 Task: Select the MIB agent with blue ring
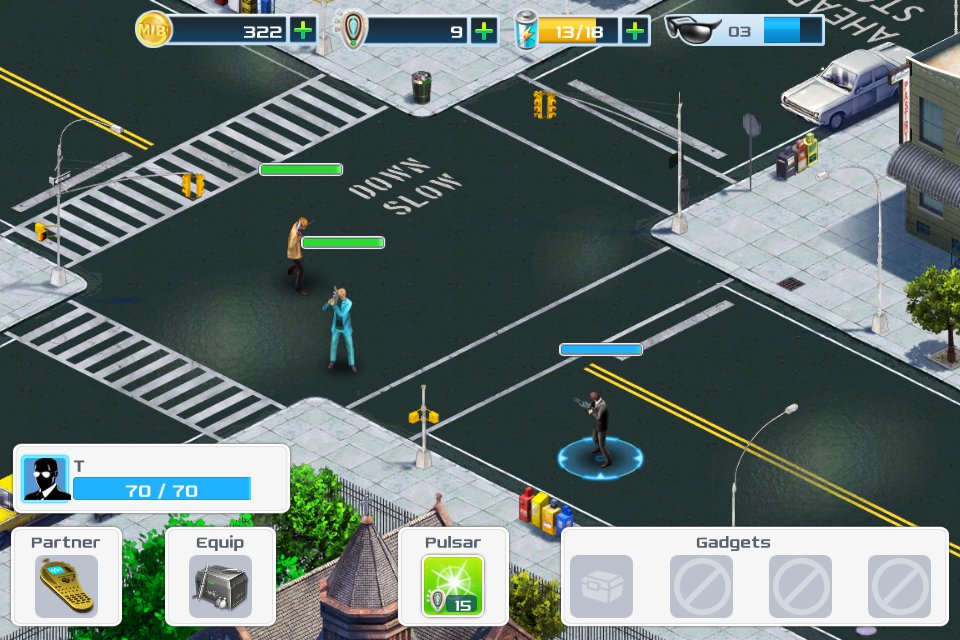click(x=598, y=430)
